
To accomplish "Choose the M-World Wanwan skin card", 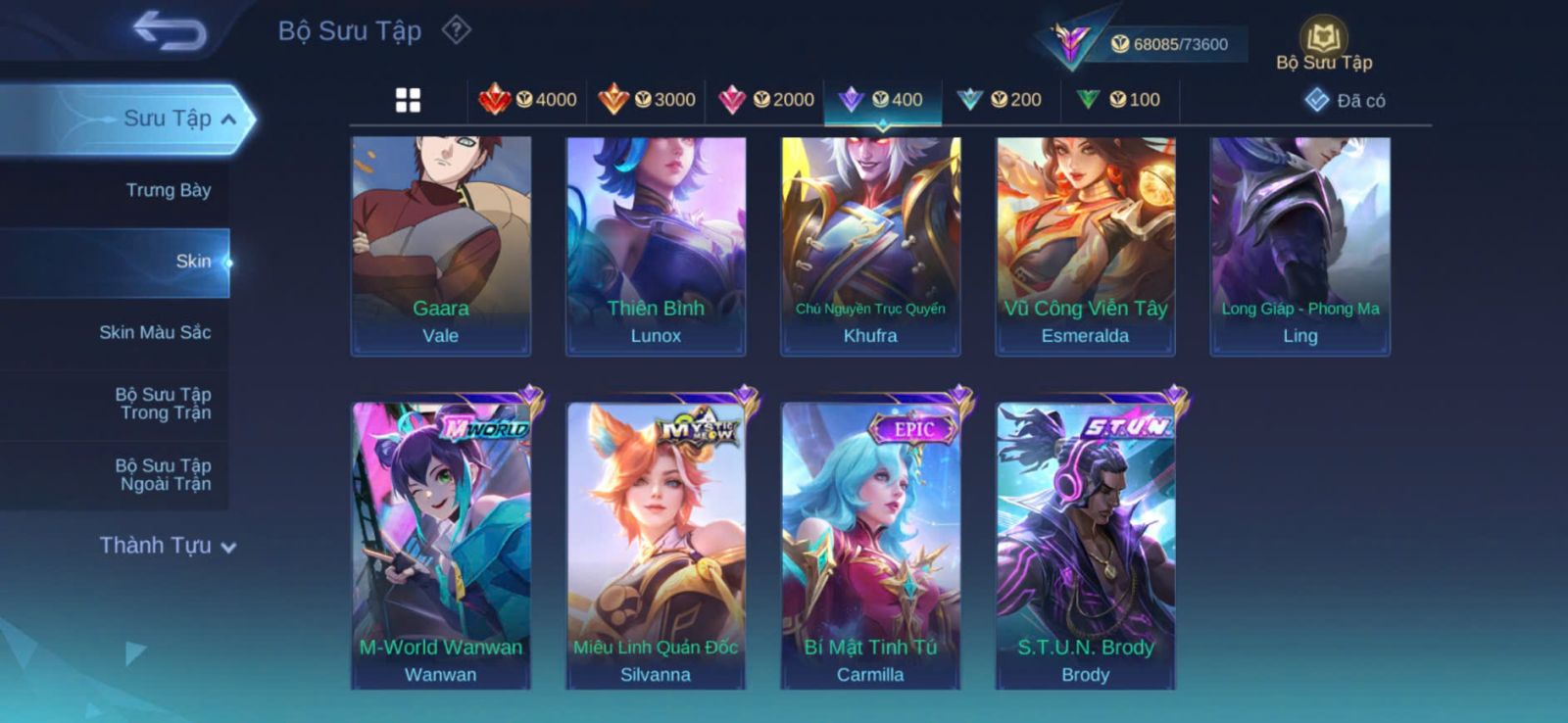I will [441, 544].
